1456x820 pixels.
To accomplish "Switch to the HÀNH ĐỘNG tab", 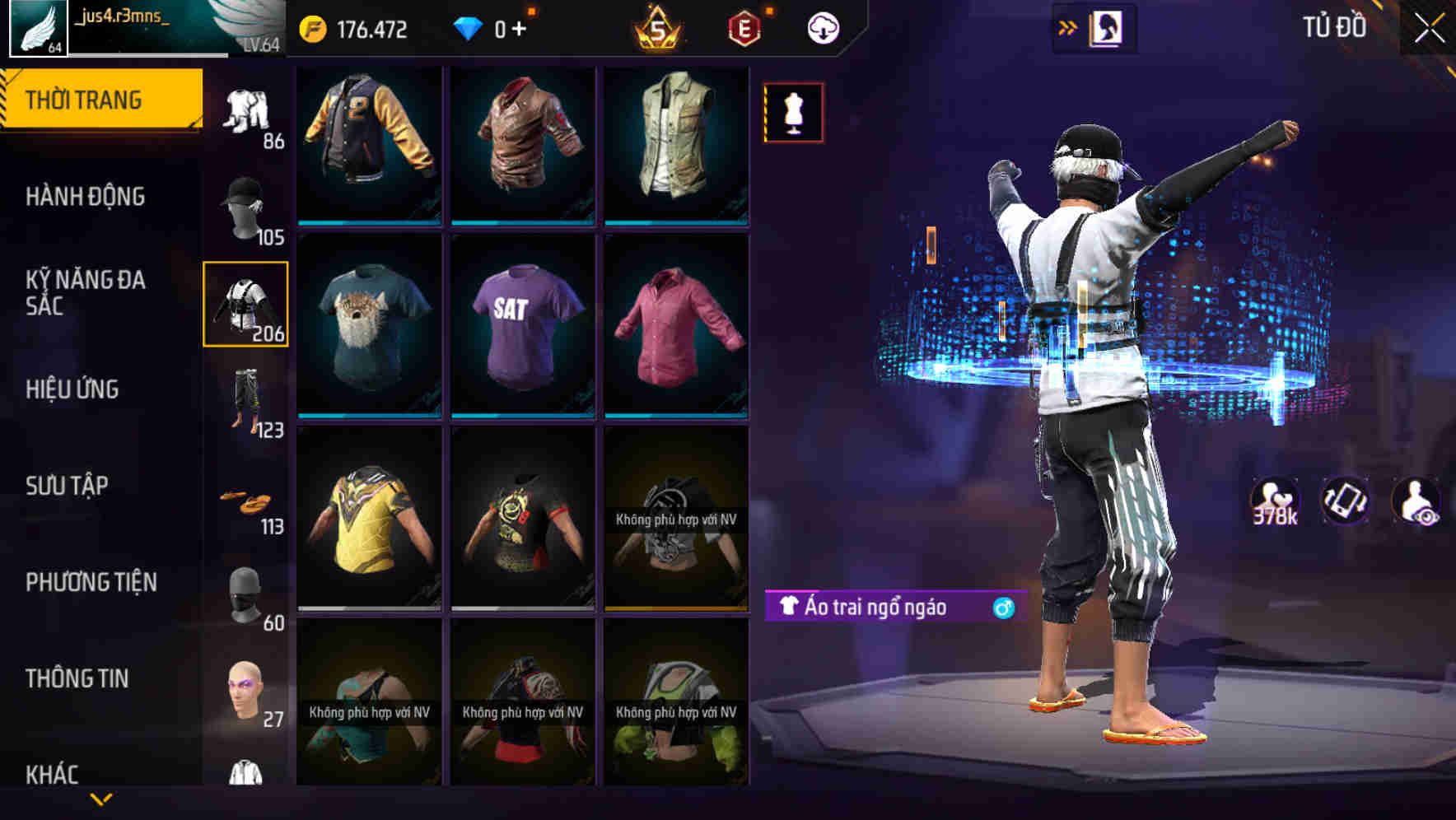I will click(x=85, y=198).
